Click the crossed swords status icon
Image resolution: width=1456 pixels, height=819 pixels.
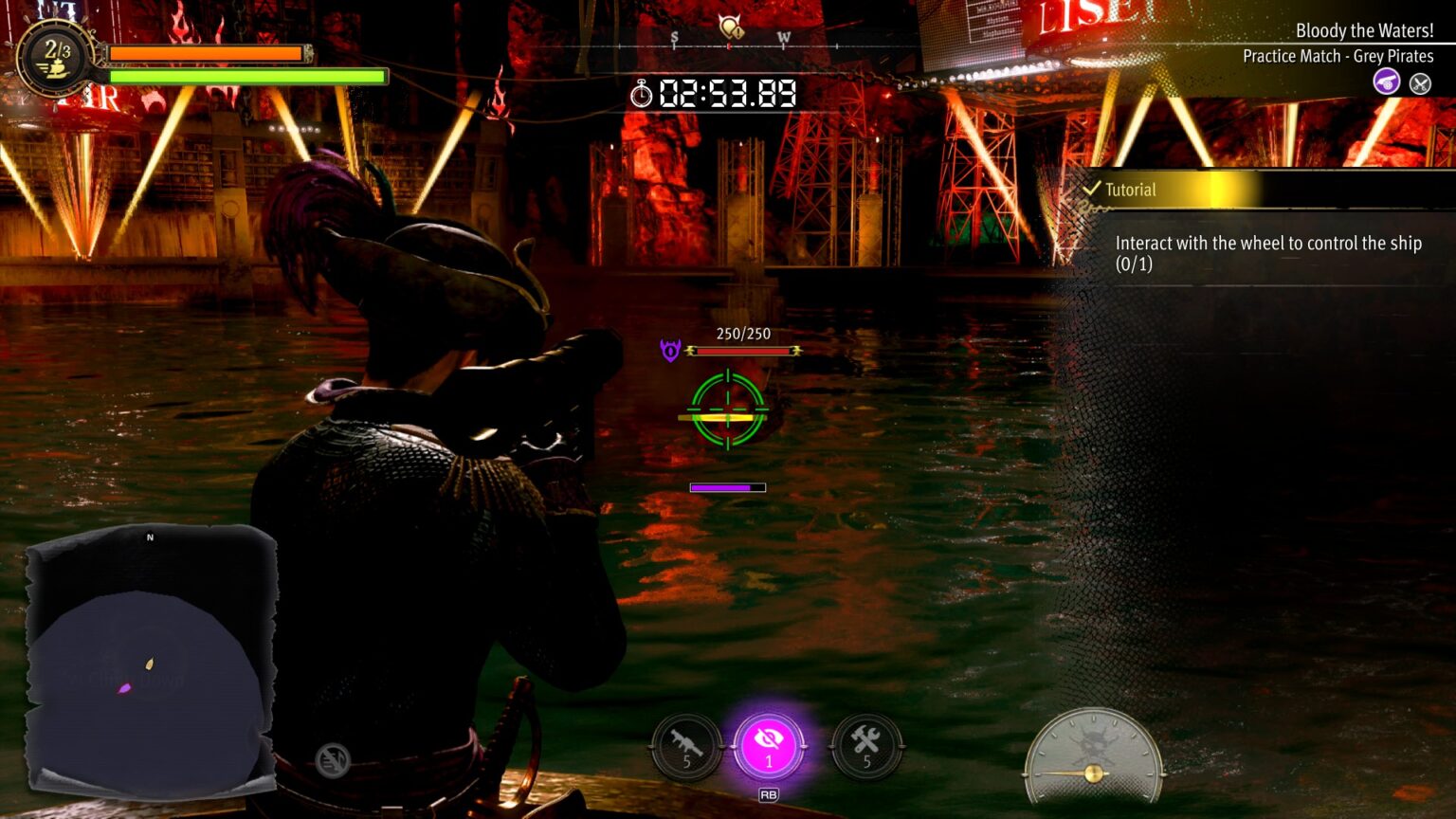coord(1420,83)
